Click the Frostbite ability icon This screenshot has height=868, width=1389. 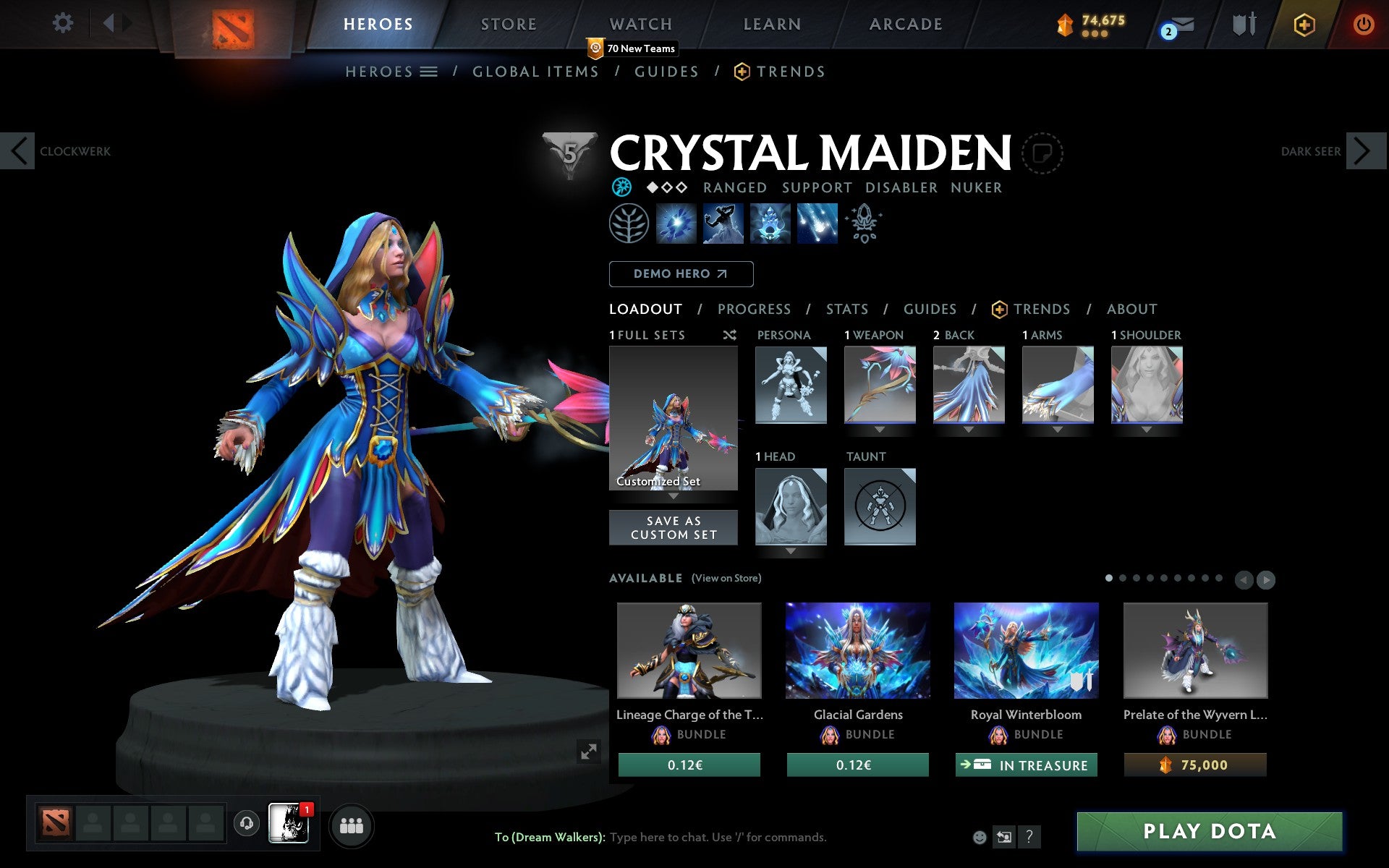(722, 224)
